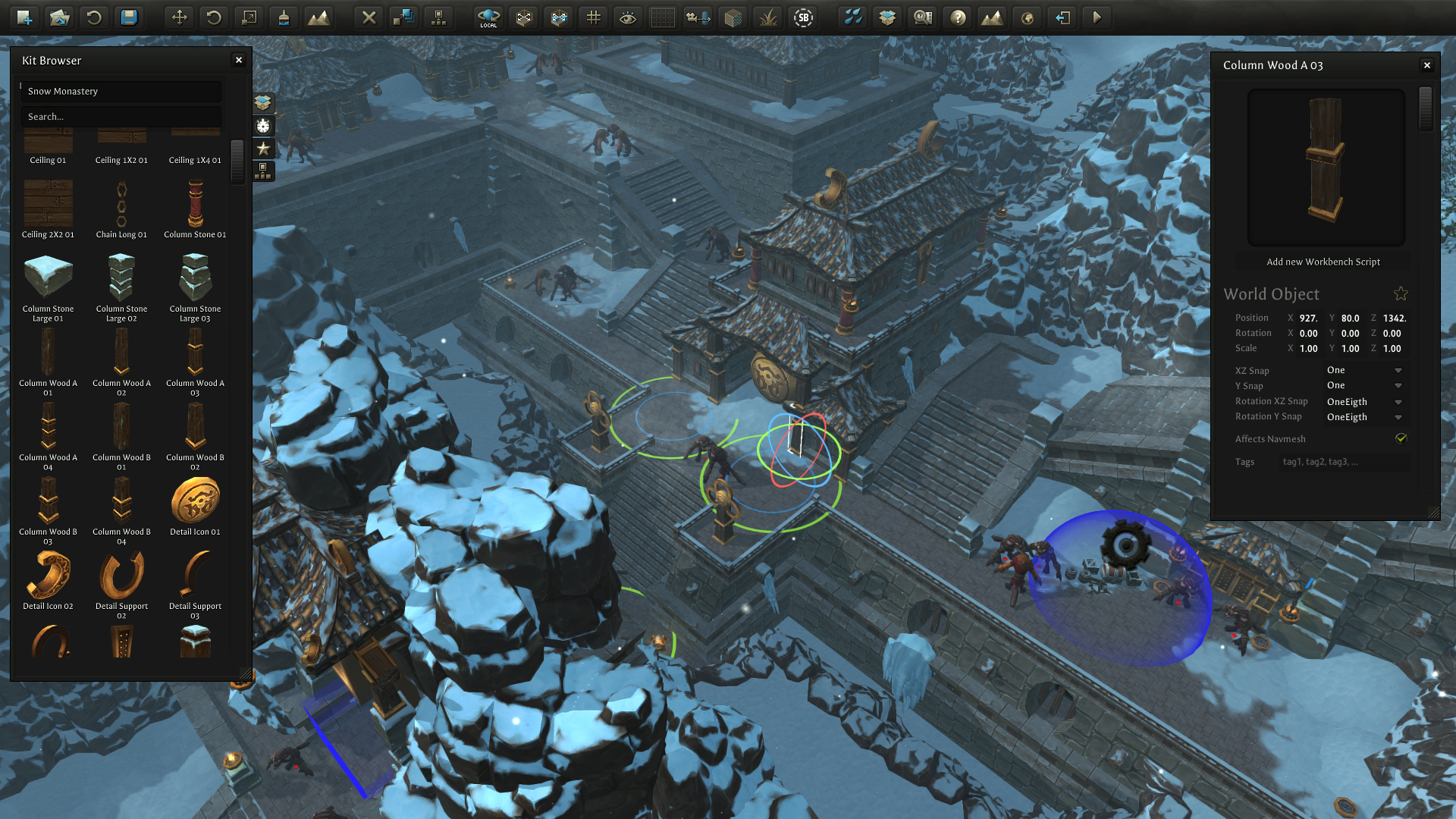Select the Move tool in the toolbar
This screenshot has width=1456, height=819.
click(x=180, y=17)
